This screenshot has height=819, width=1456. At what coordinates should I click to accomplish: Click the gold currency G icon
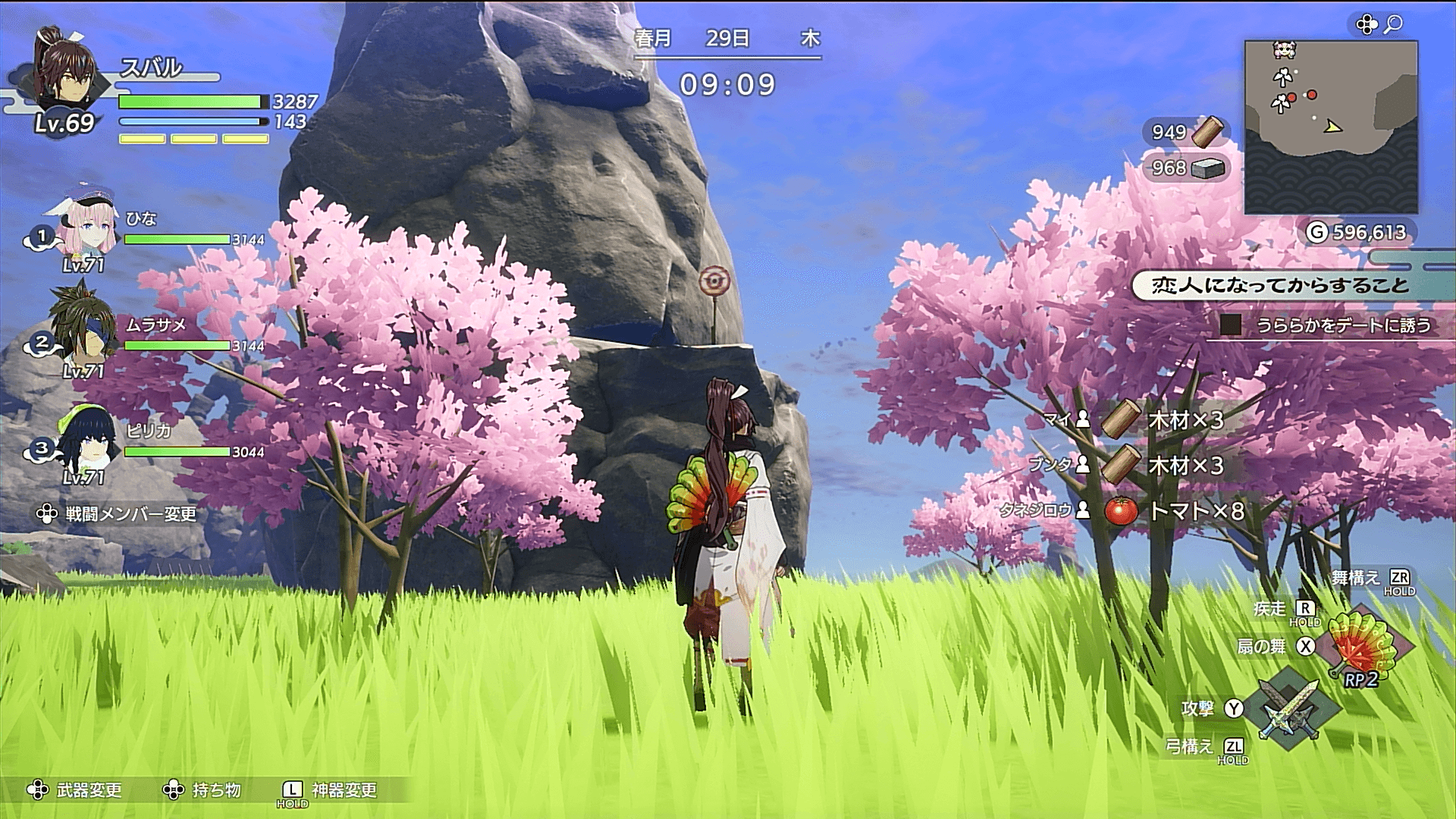[1316, 232]
